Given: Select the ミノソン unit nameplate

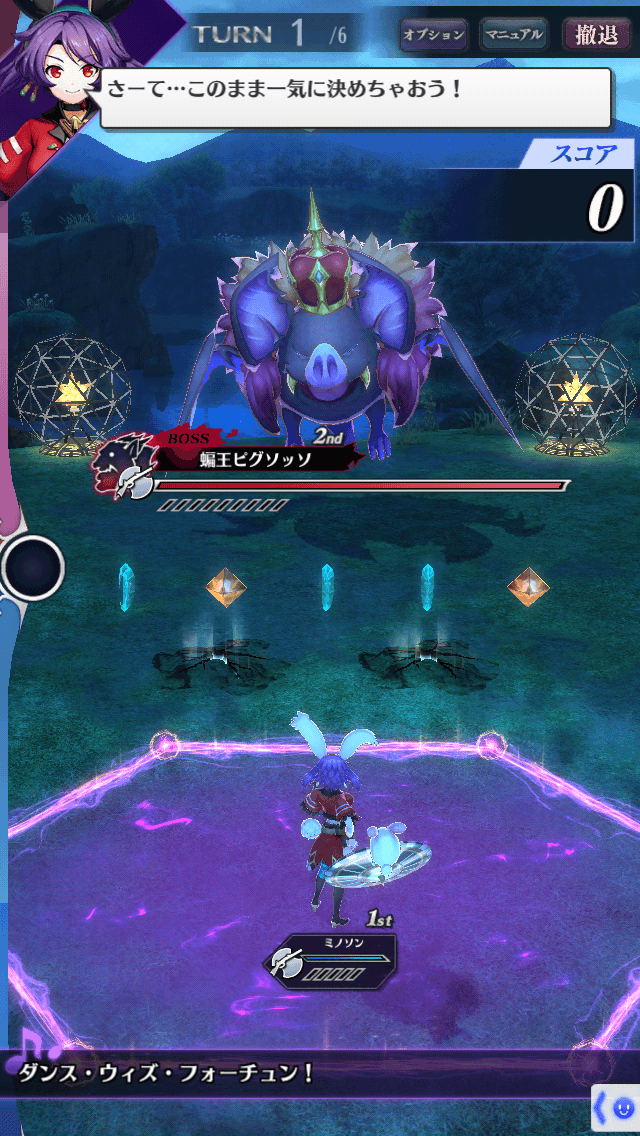Looking at the screenshot, I should coord(330,961).
